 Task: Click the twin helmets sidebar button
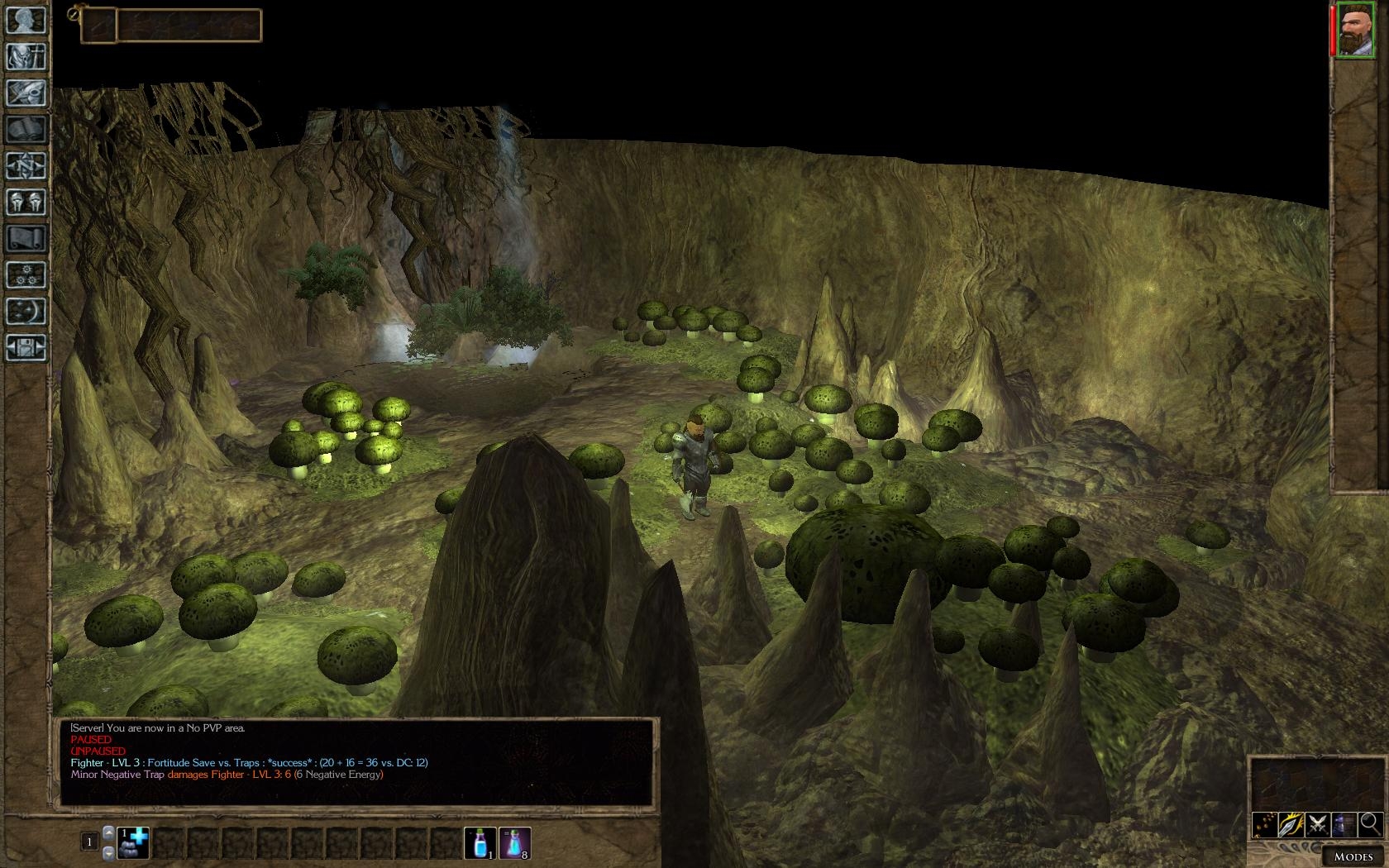tap(26, 203)
